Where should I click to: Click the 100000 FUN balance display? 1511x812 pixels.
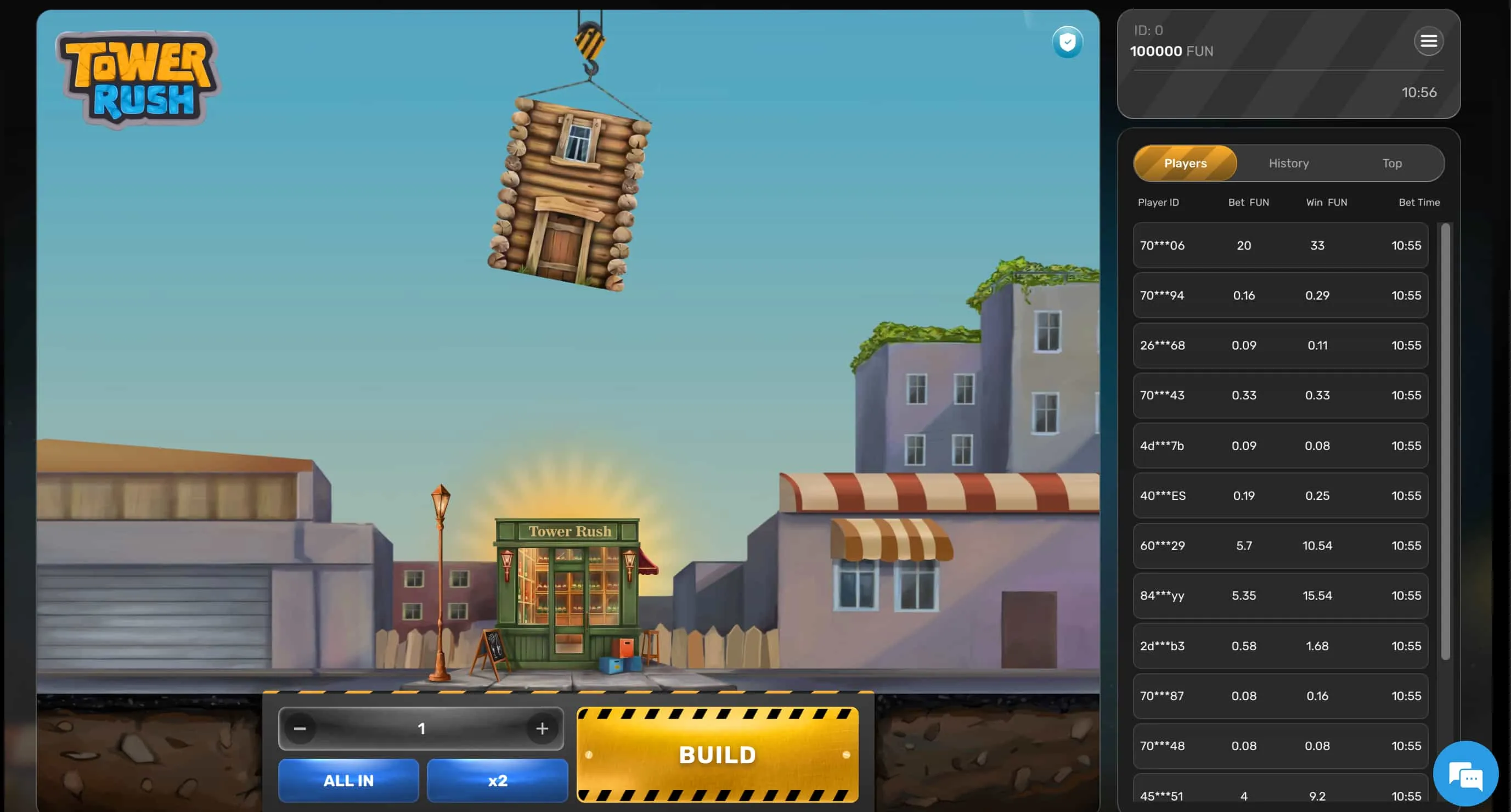1172,51
